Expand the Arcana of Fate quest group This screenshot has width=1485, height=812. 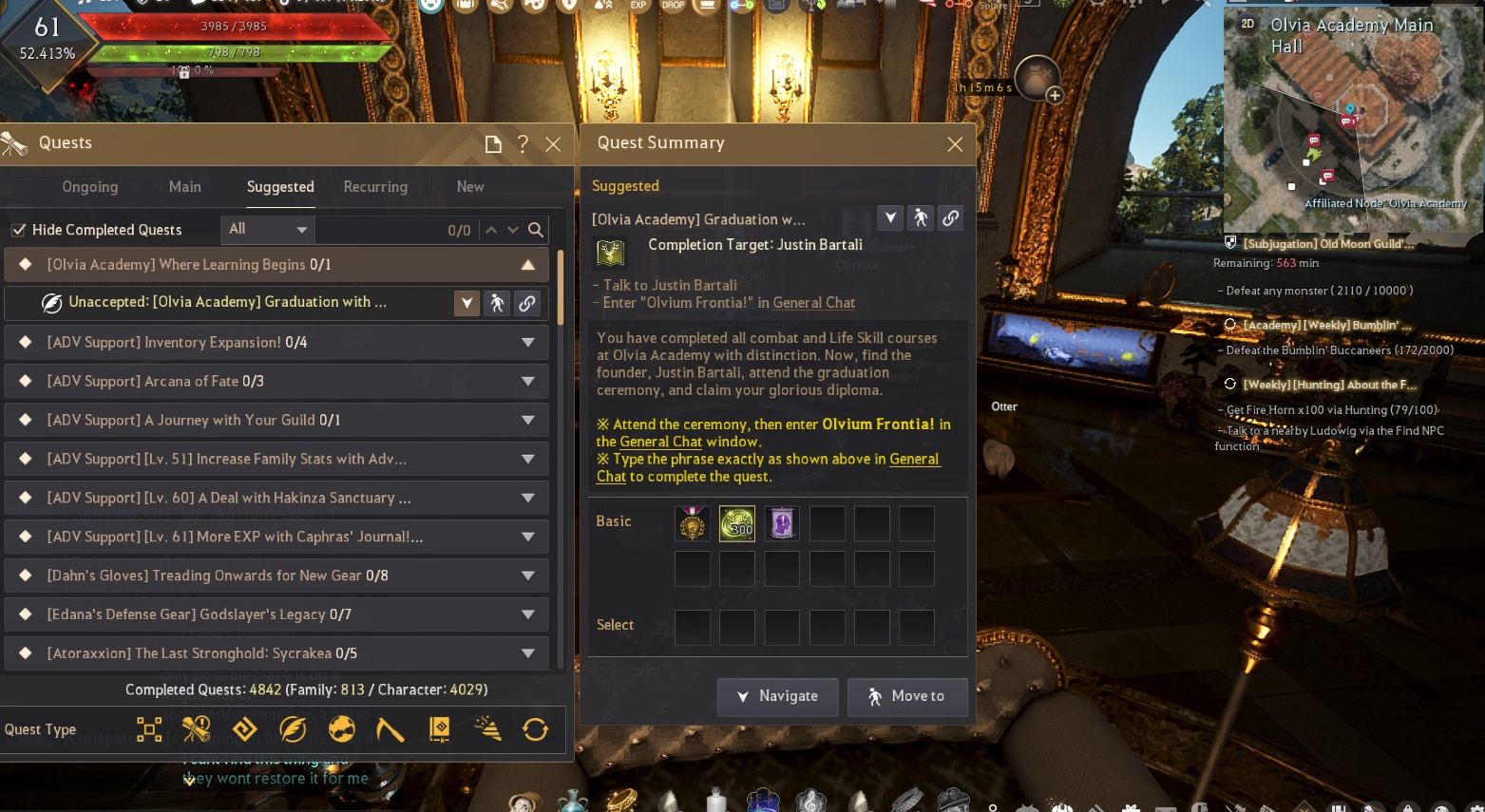527,382
